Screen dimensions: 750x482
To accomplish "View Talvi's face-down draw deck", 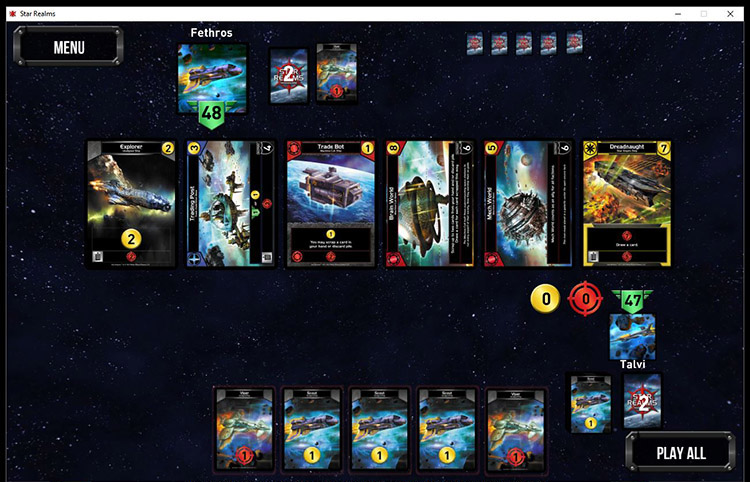I will [x=643, y=401].
